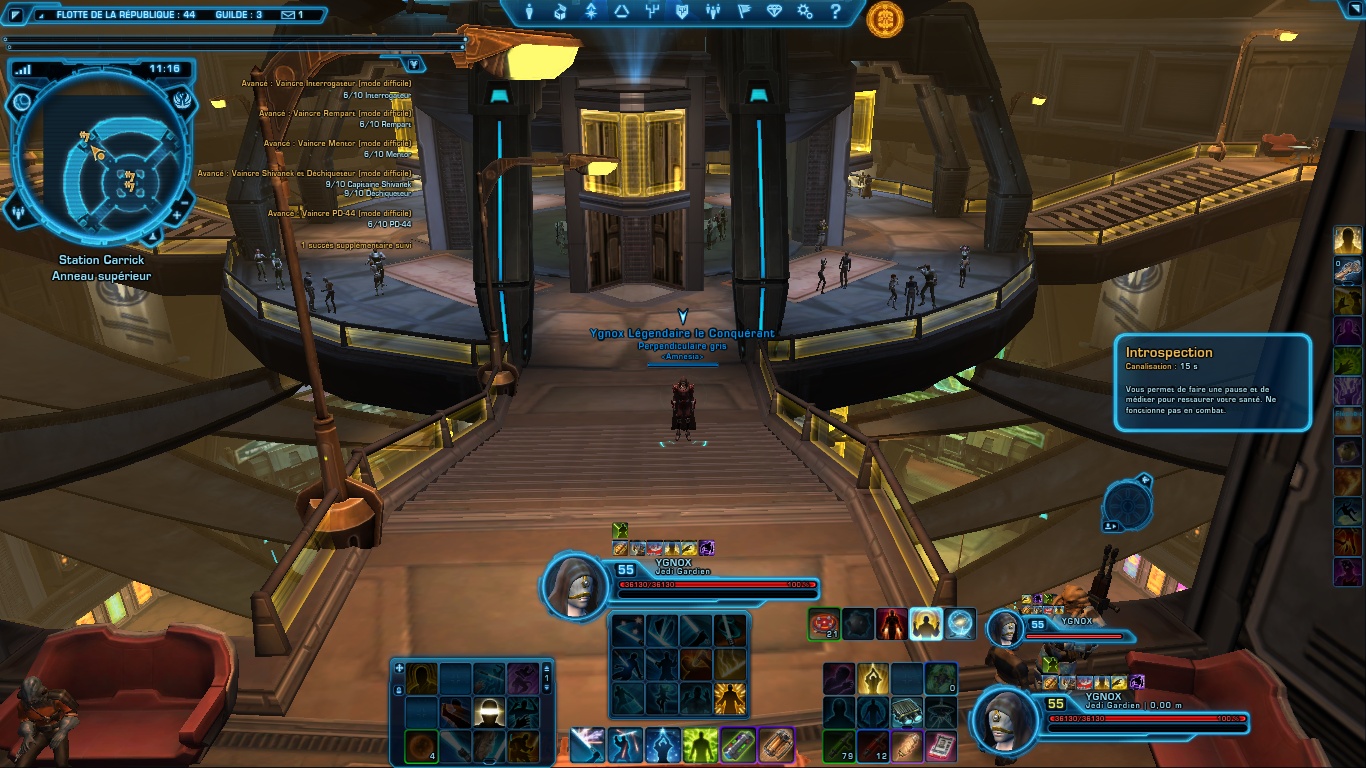1366x768 pixels.
Task: Collapse the "Vaincre Interrogateur" mission entry
Action: (x=326, y=83)
